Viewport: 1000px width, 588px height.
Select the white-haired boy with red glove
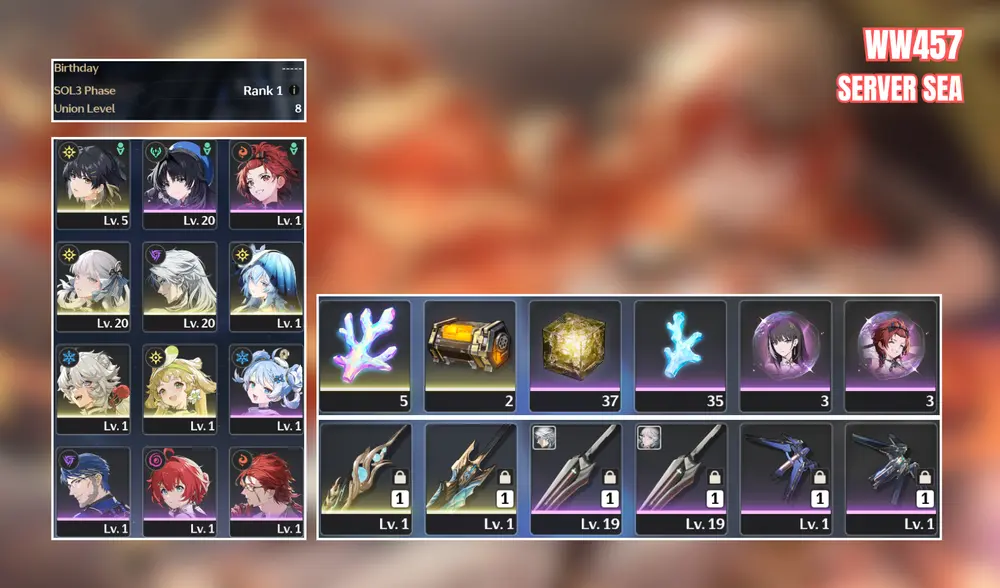tap(93, 387)
